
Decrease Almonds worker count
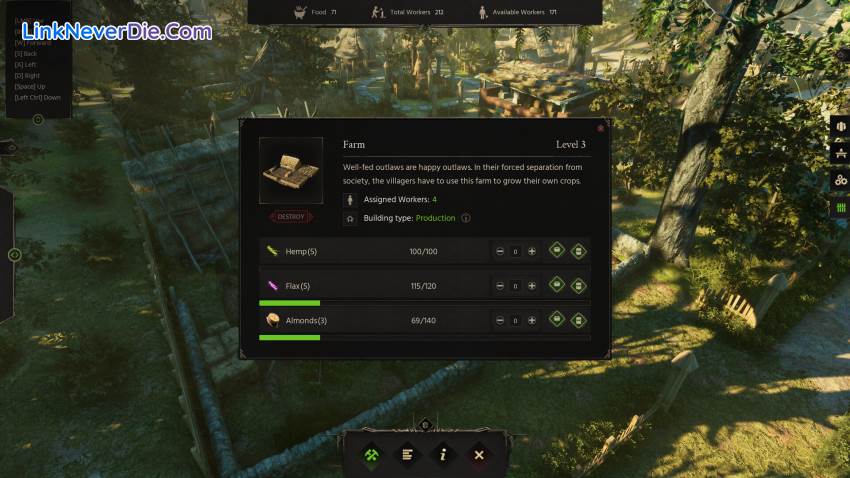point(500,321)
